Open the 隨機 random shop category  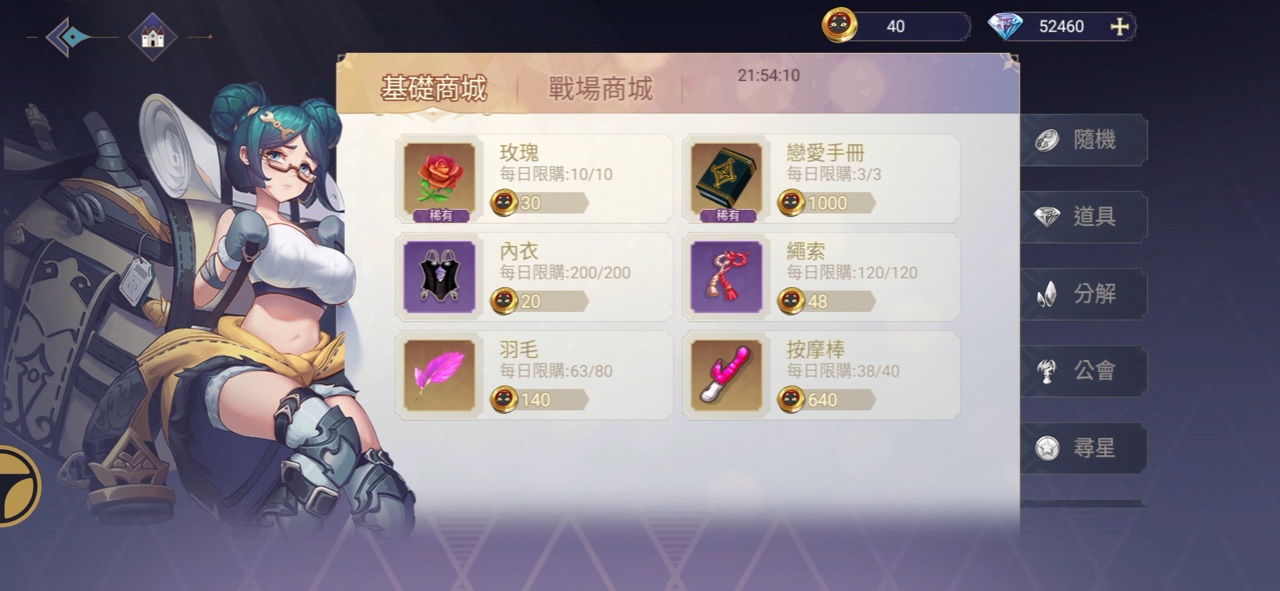[1084, 140]
